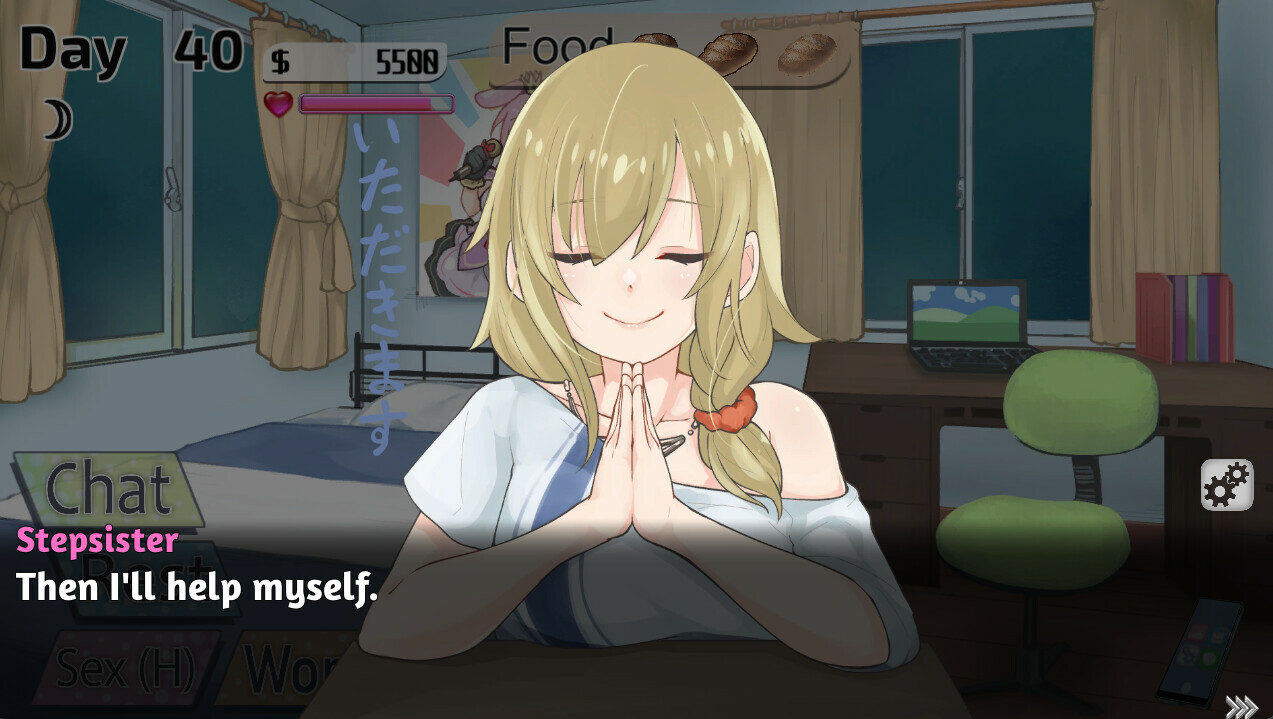The width and height of the screenshot is (1273, 719).
Task: Select the Chat action button
Action: point(108,488)
